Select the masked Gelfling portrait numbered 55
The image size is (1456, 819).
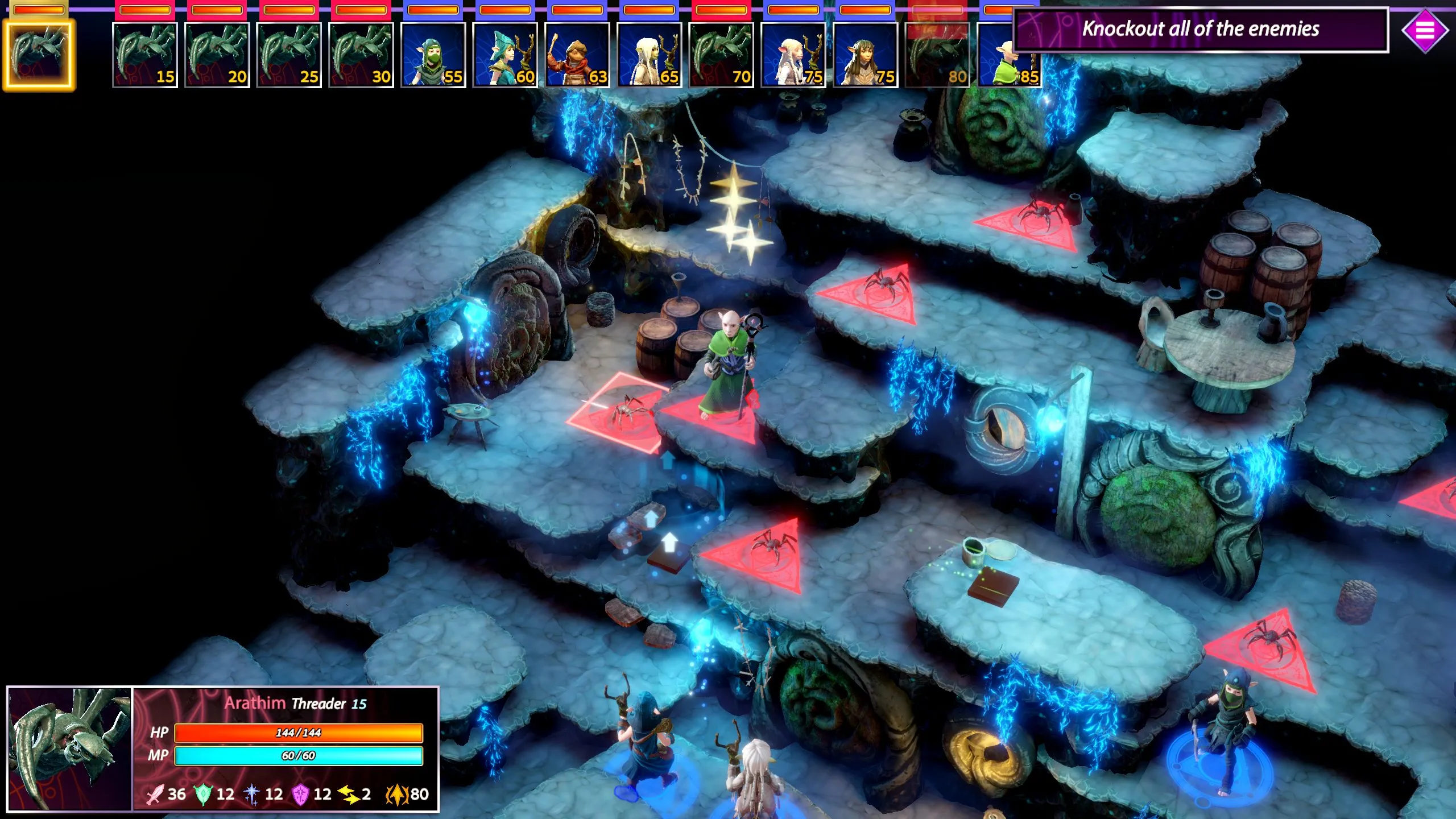[433, 55]
